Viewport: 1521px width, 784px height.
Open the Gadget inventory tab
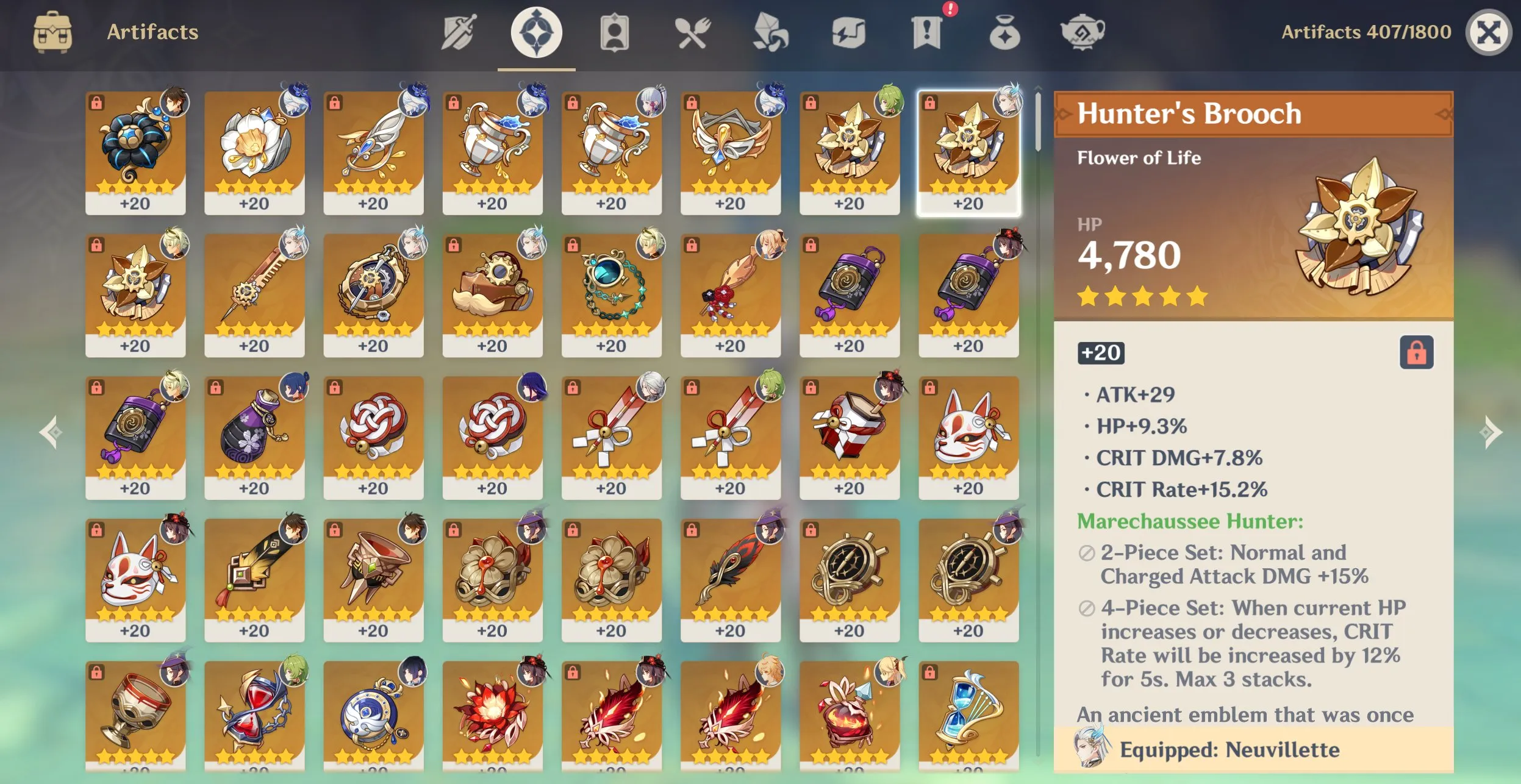(848, 32)
